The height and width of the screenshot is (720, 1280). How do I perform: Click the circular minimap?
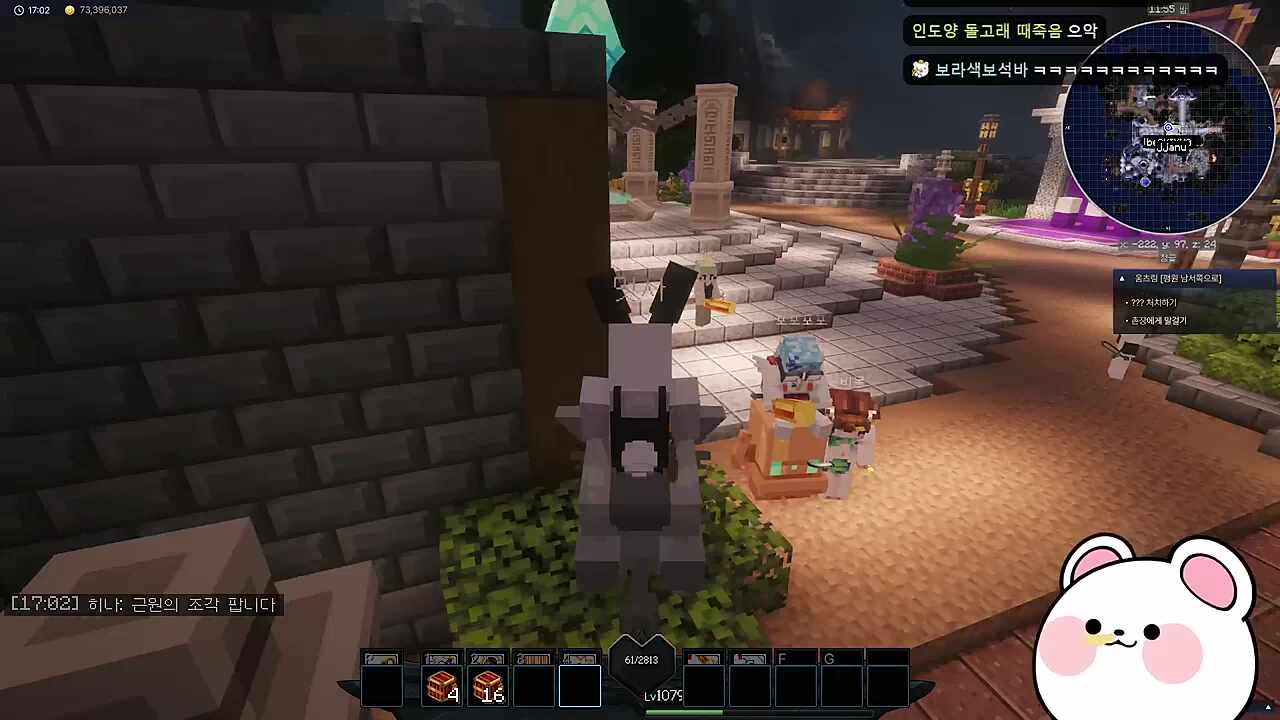pyautogui.click(x=1167, y=128)
